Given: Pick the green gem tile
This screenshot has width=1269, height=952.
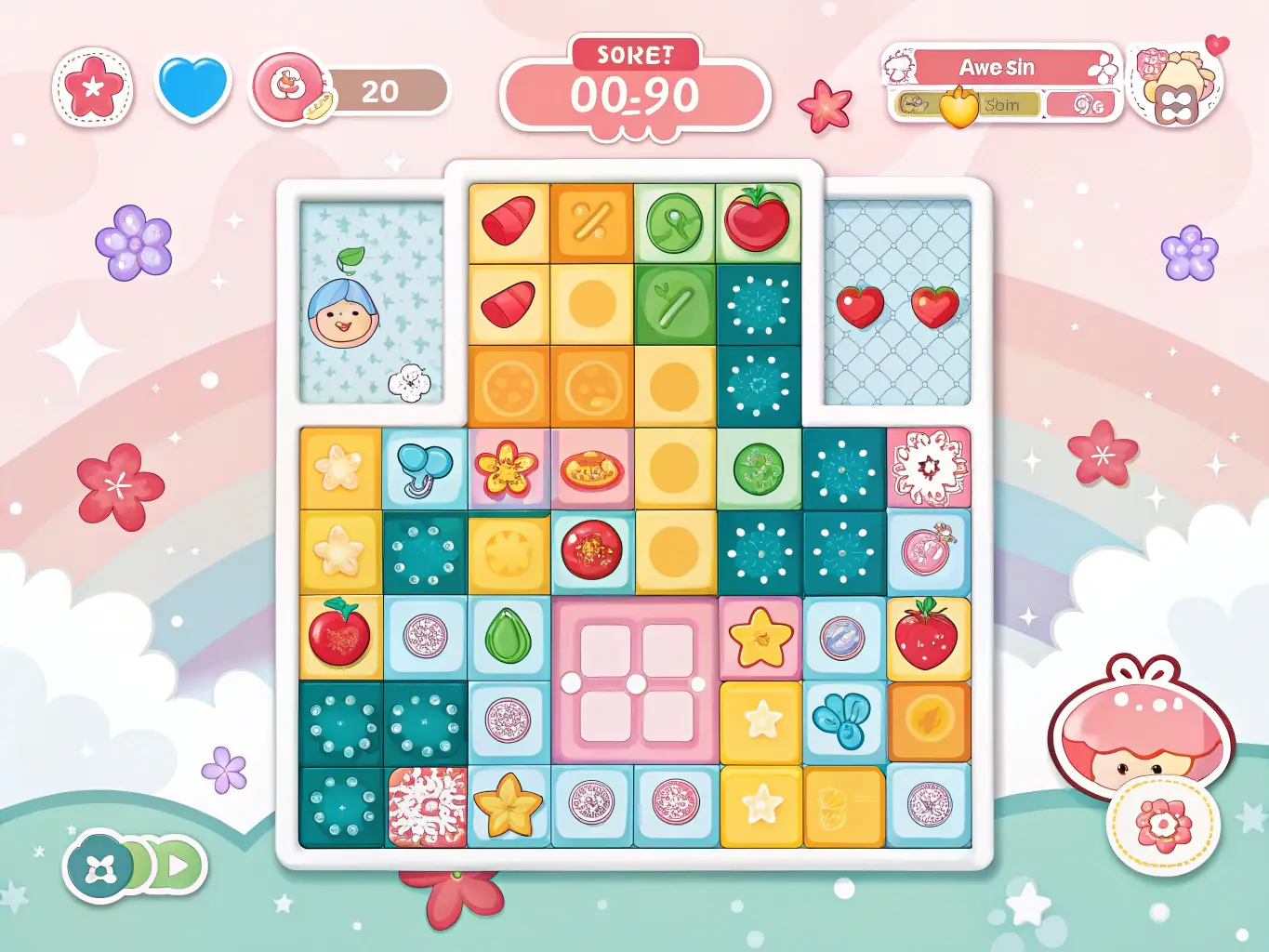Looking at the screenshot, I should [509, 637].
